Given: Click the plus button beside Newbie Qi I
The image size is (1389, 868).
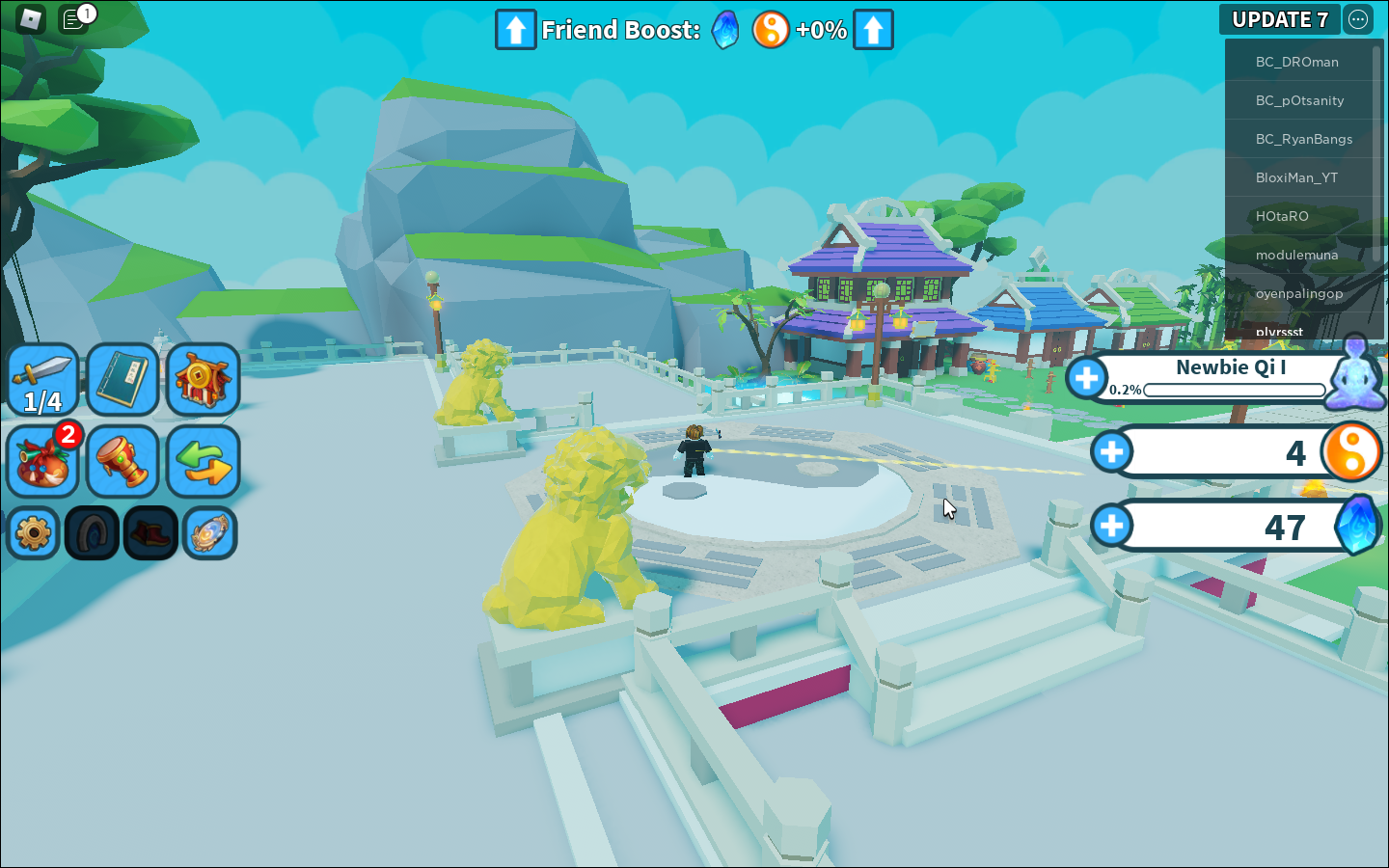Looking at the screenshot, I should pyautogui.click(x=1087, y=378).
